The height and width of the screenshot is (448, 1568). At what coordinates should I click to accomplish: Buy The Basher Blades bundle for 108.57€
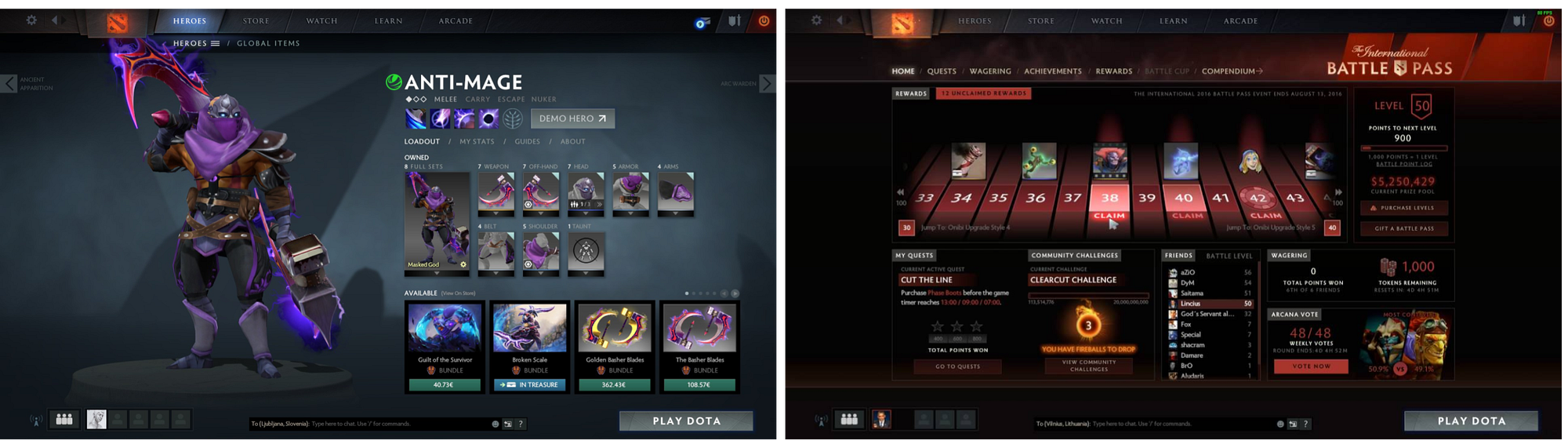[699, 385]
